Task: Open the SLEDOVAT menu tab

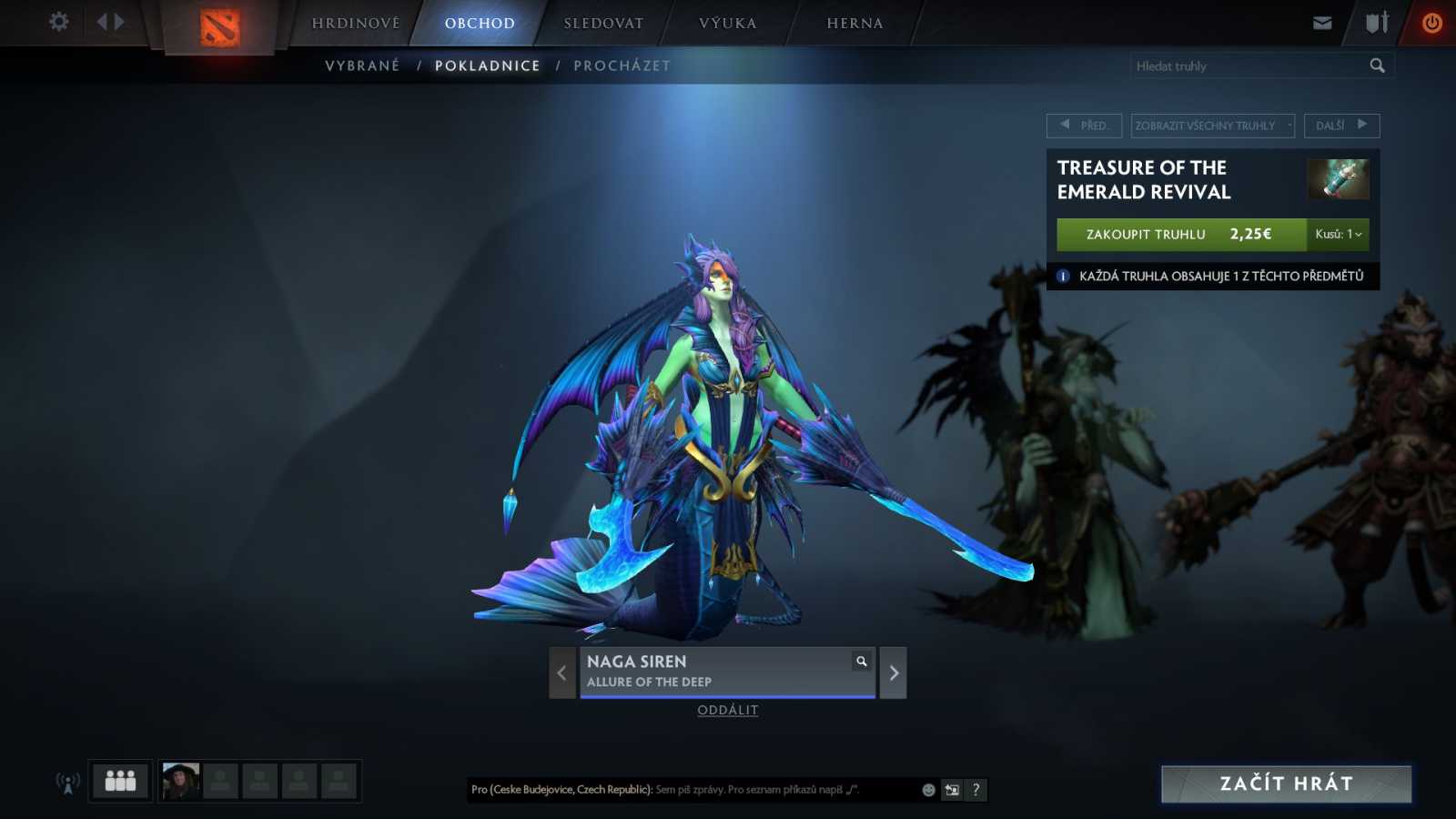Action: (x=602, y=23)
